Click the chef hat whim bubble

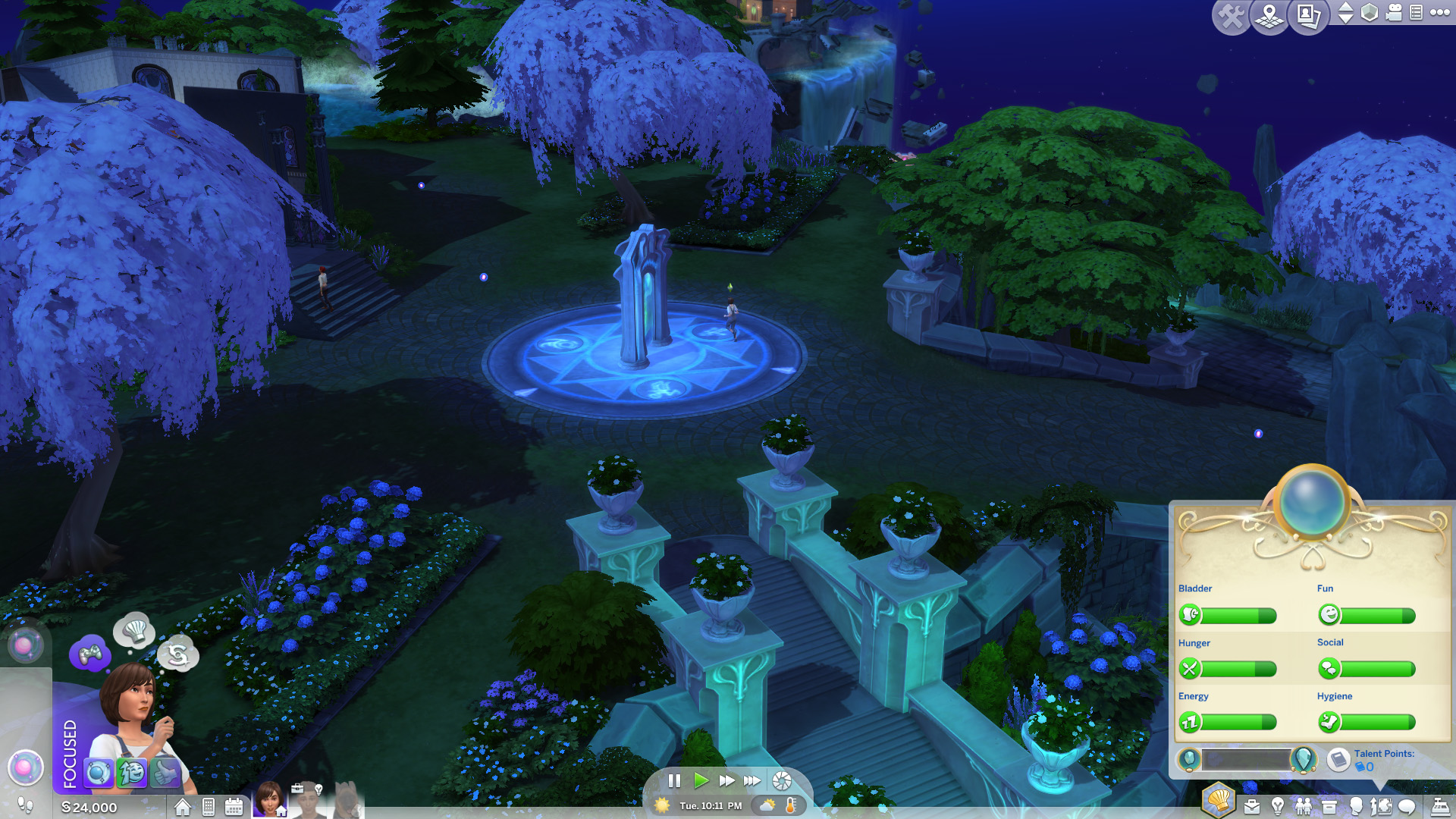coord(134,630)
